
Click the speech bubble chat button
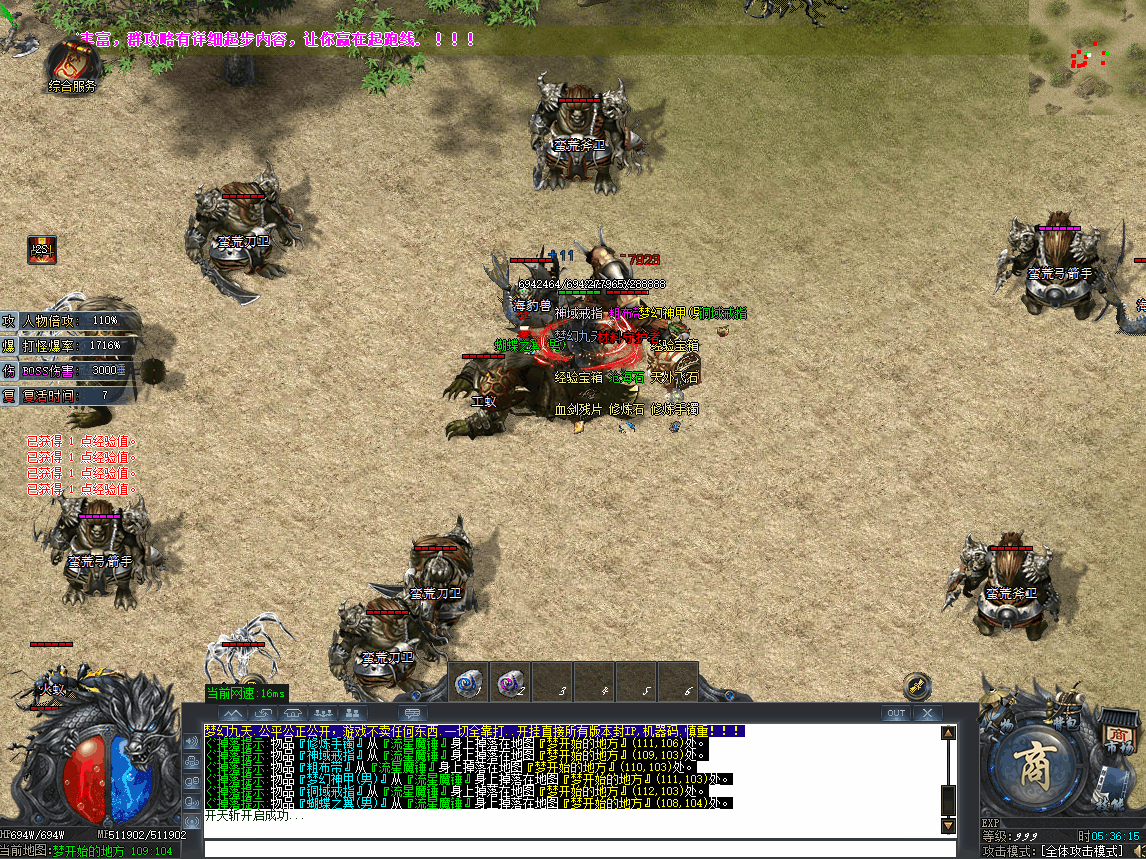(412, 713)
